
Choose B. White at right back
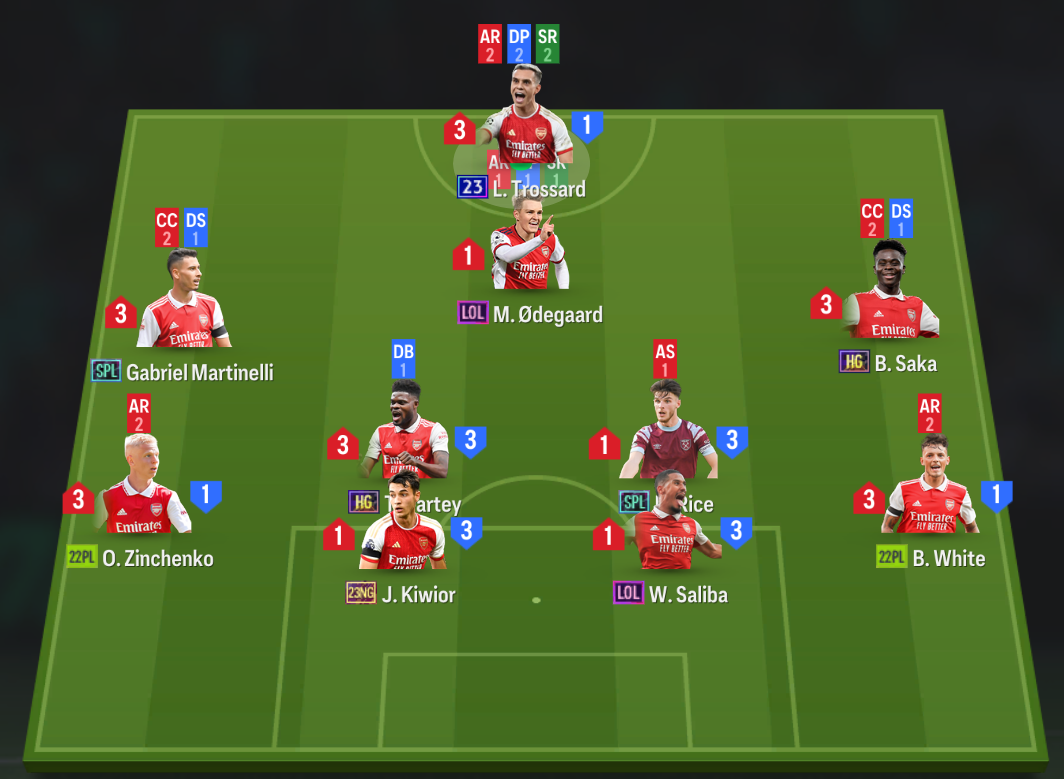pos(930,489)
